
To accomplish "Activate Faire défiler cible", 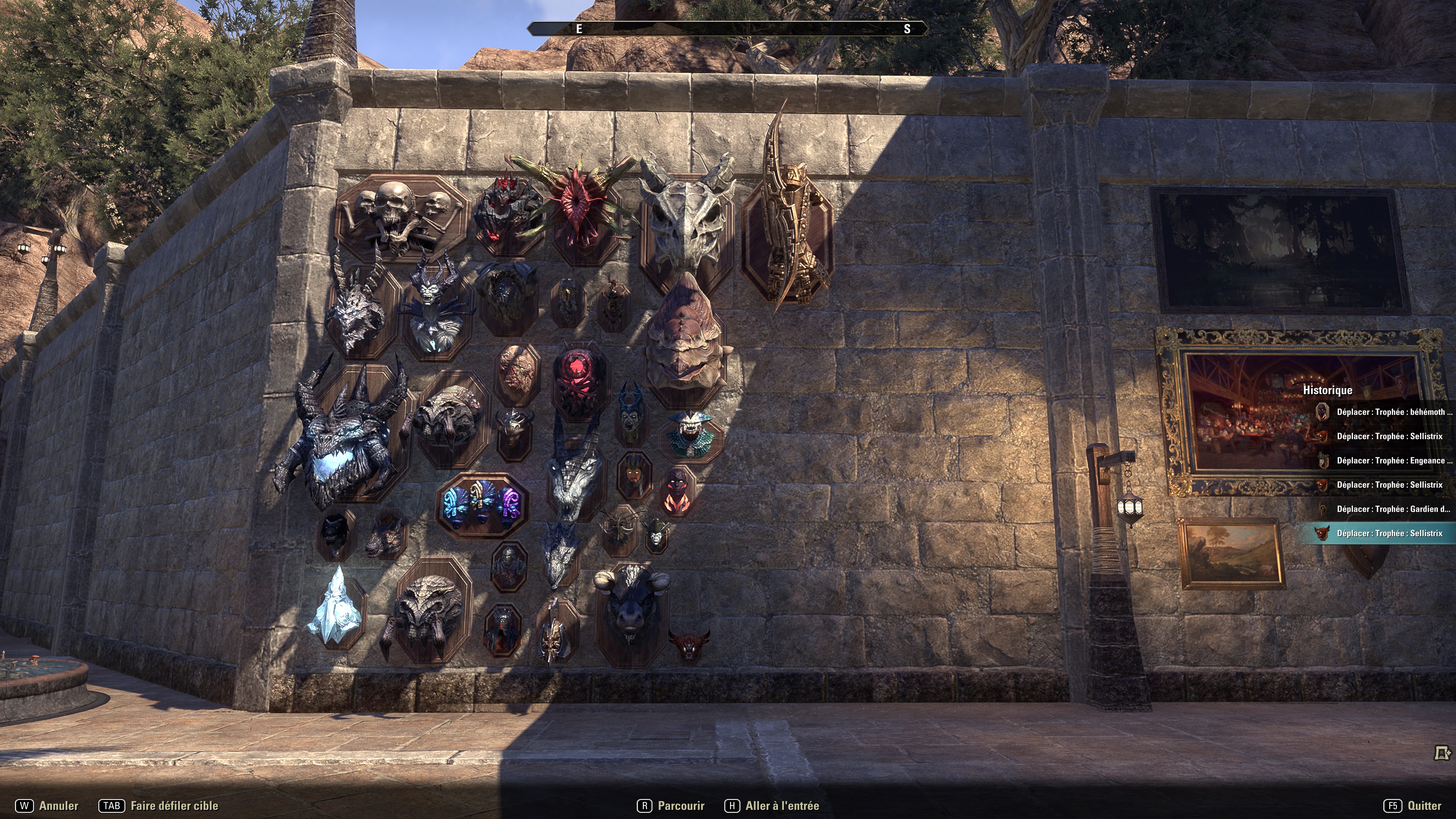I will (159, 806).
